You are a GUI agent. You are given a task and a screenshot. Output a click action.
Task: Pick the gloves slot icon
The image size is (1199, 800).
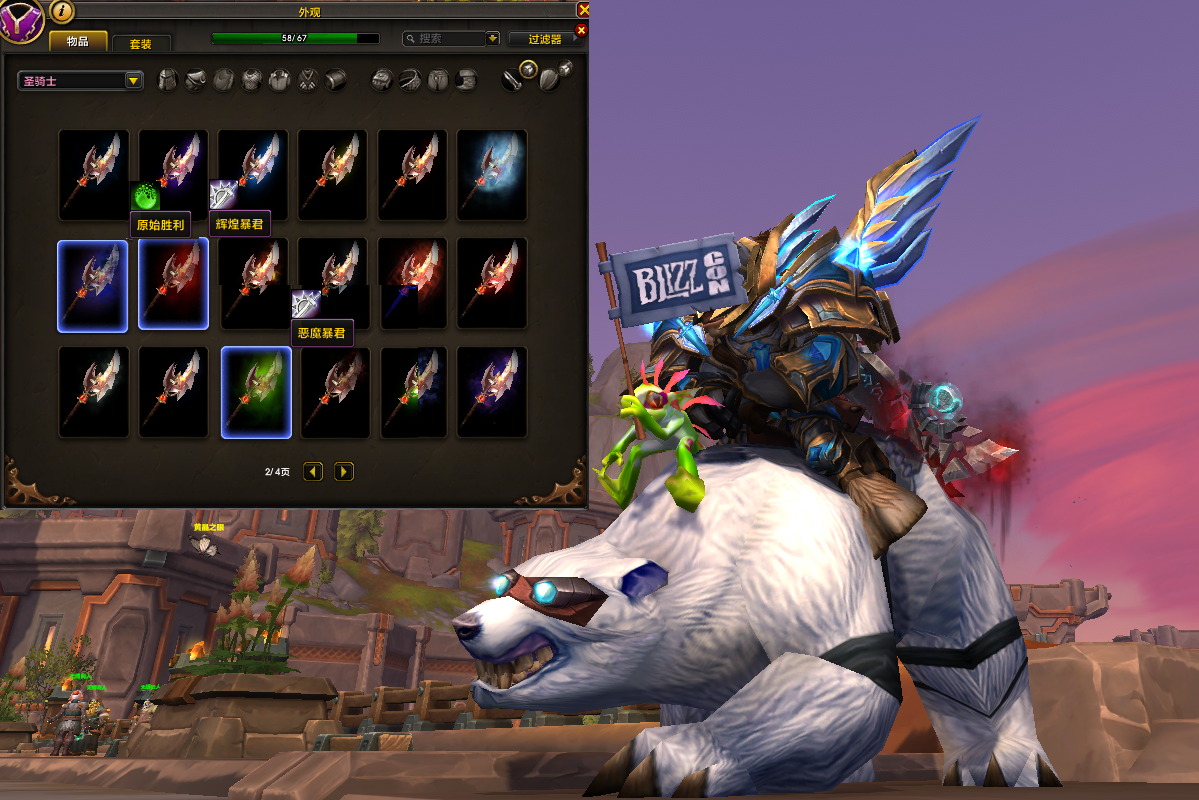click(383, 80)
